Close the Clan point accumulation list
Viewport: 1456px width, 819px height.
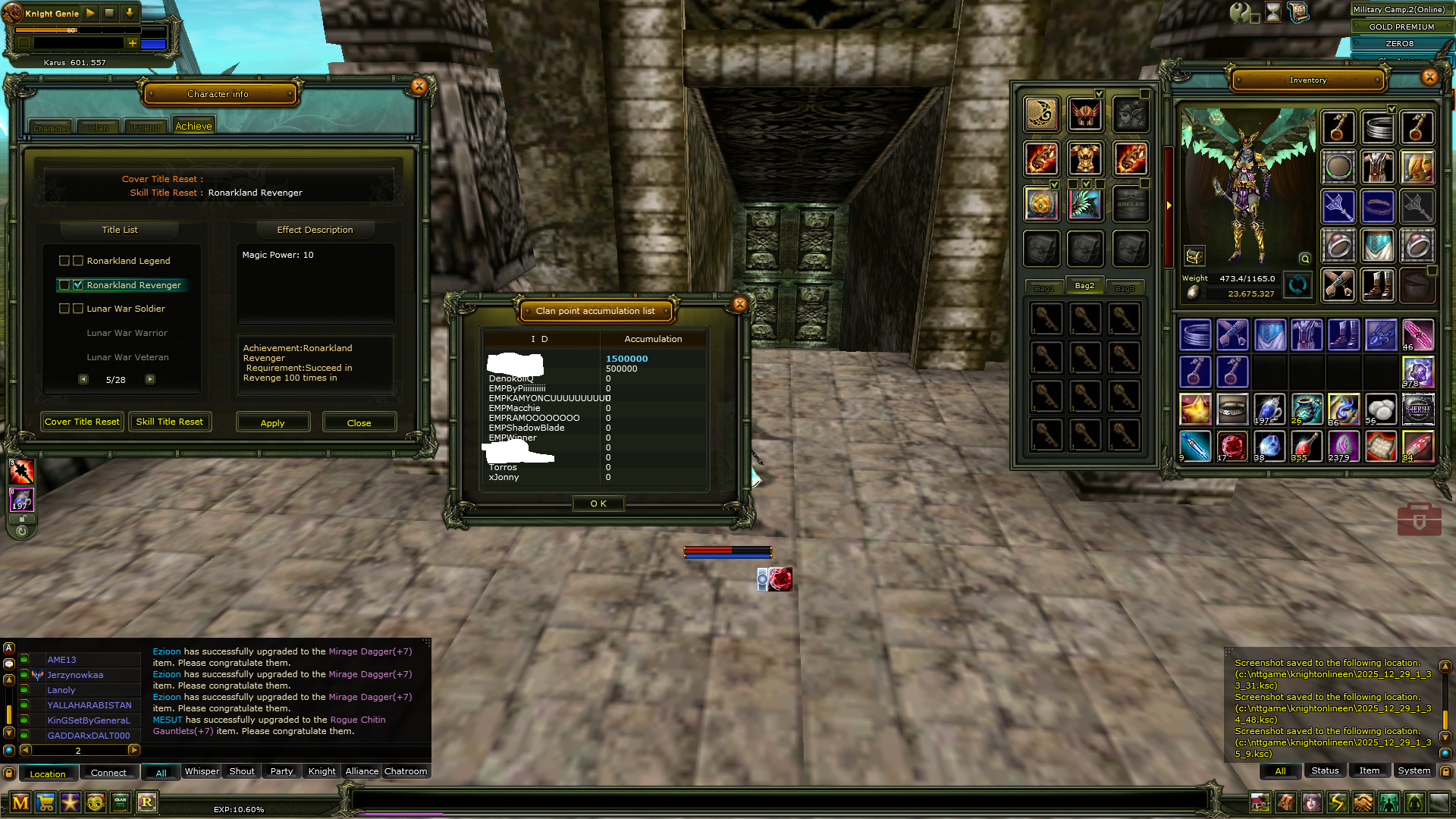pyautogui.click(x=739, y=305)
